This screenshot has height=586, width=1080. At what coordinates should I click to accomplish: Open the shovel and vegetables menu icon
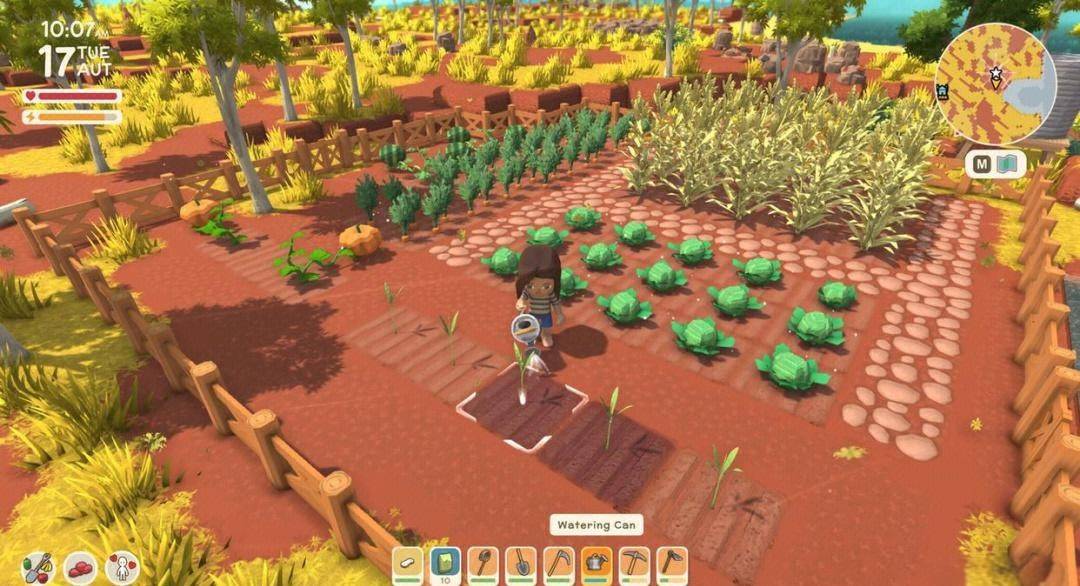coord(38,568)
